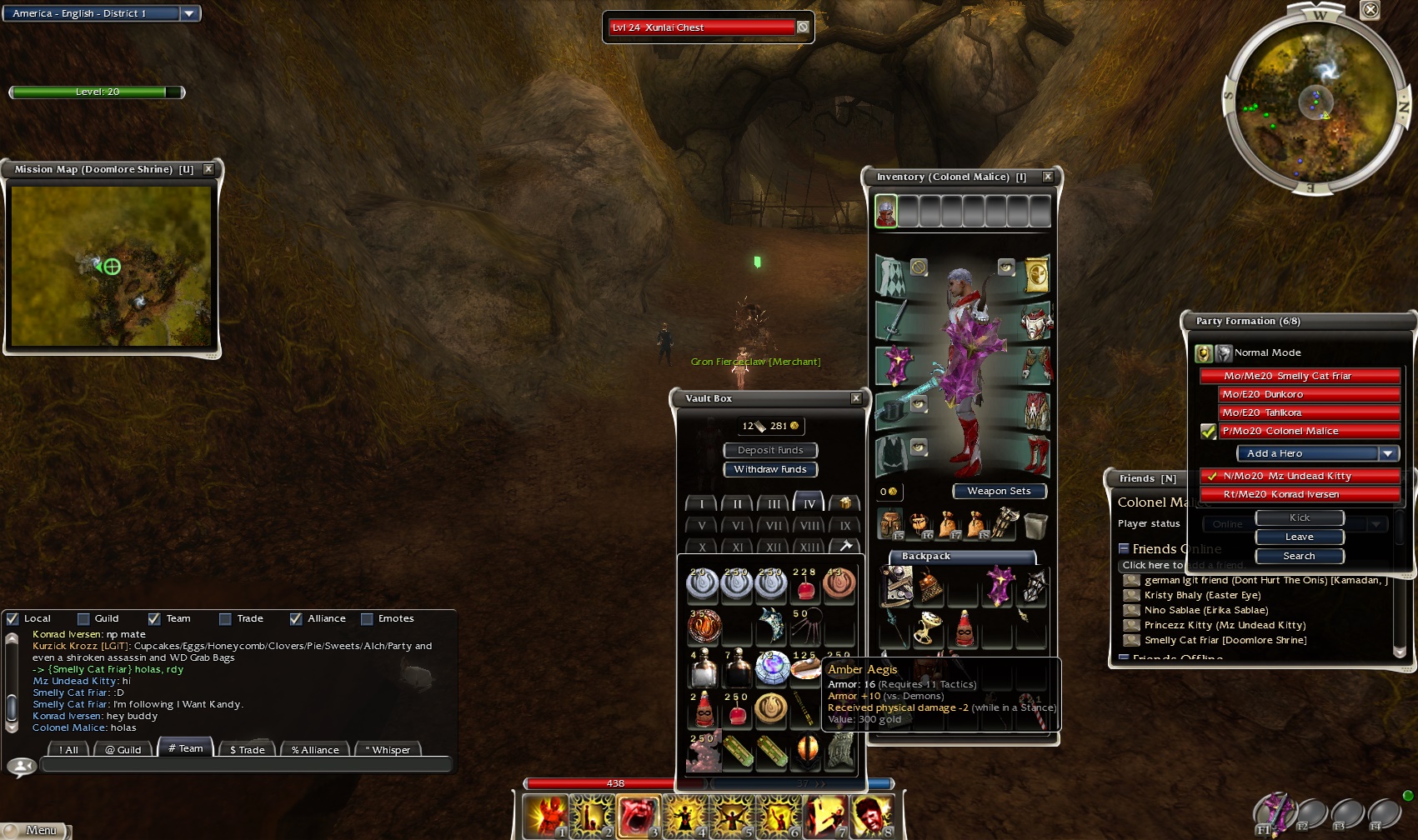Switch to vault storage tab IV

pyautogui.click(x=809, y=503)
